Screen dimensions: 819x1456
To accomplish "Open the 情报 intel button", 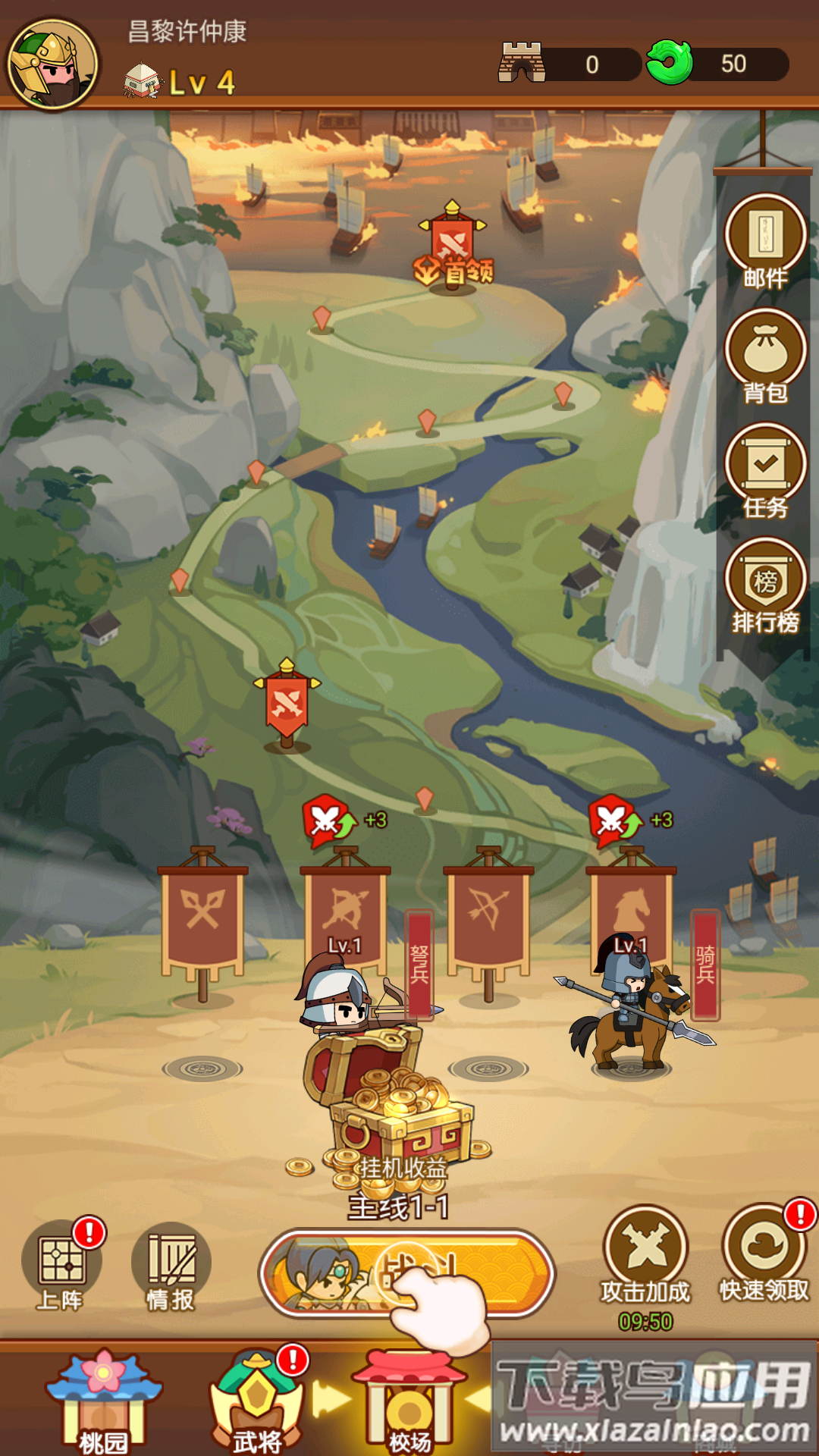I will [x=171, y=1264].
